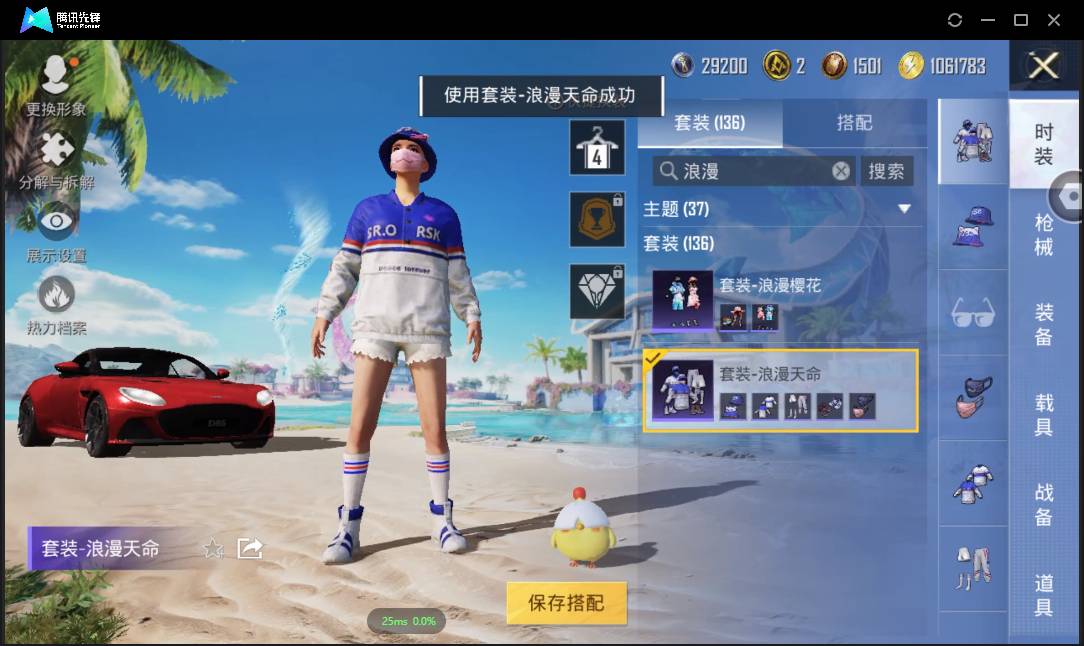Image resolution: width=1084 pixels, height=646 pixels.
Task: Choose the 套装-浪漫天命 outfit row
Action: pos(780,390)
